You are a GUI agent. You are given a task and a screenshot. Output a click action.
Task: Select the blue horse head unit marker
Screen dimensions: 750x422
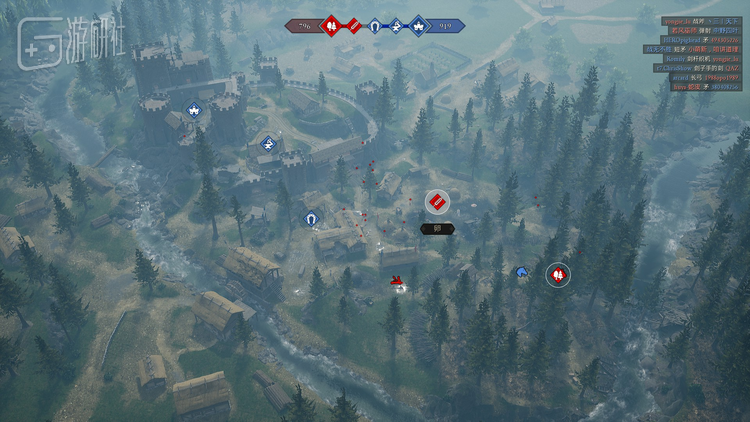[x=521, y=271]
